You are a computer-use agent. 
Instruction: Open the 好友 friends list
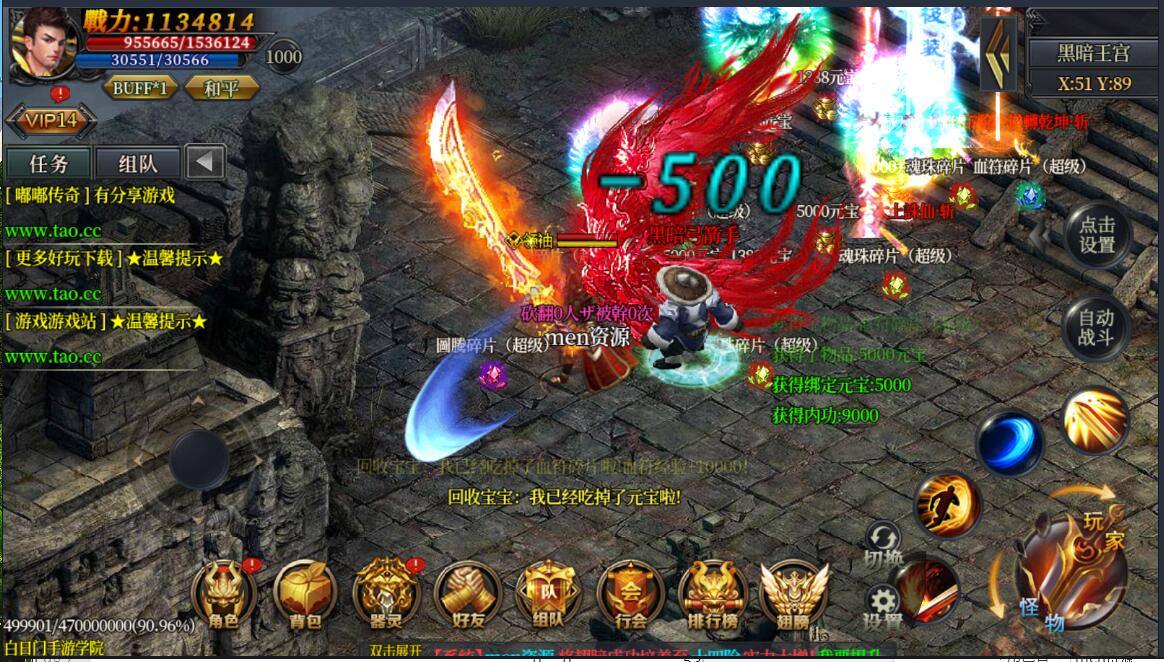[467, 594]
